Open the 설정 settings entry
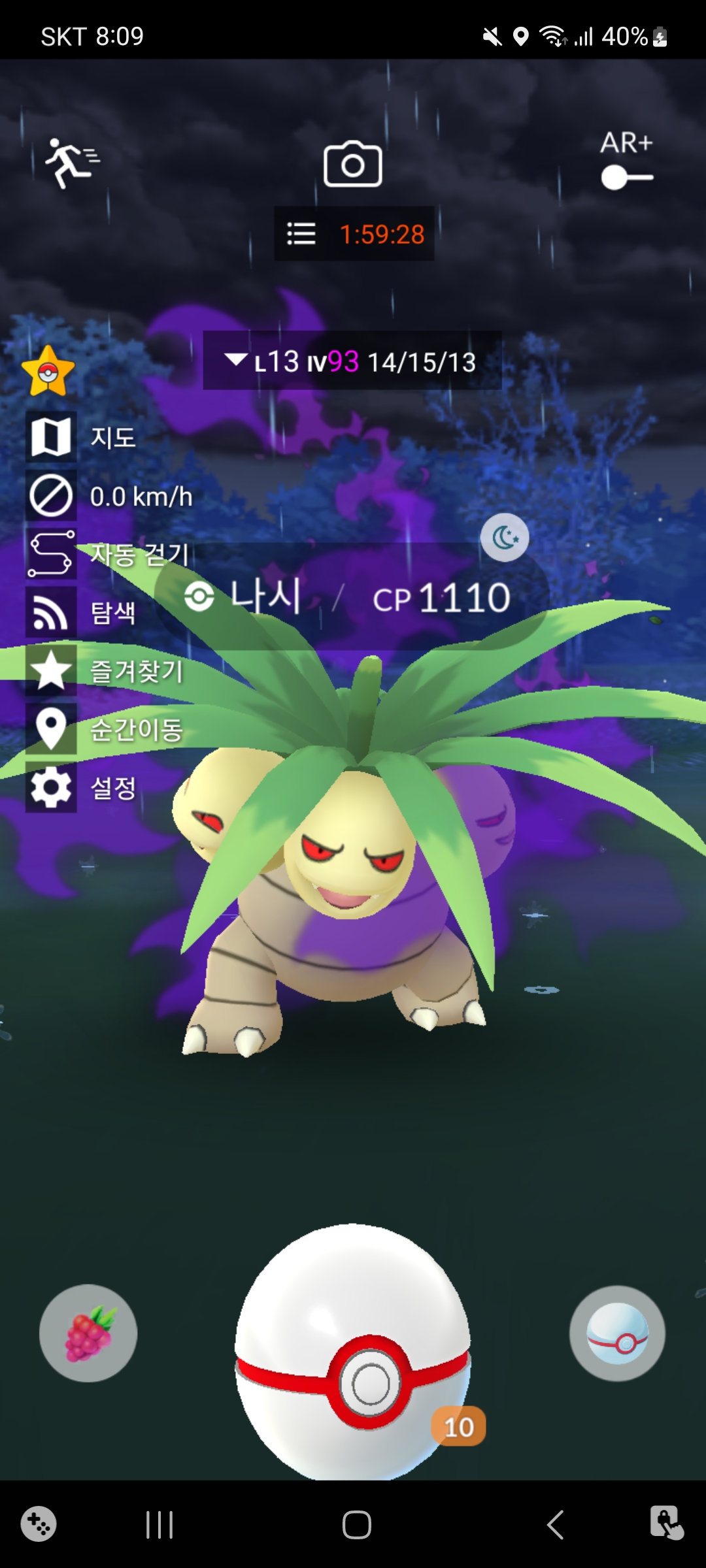Viewport: 706px width, 1568px height. coord(51,787)
